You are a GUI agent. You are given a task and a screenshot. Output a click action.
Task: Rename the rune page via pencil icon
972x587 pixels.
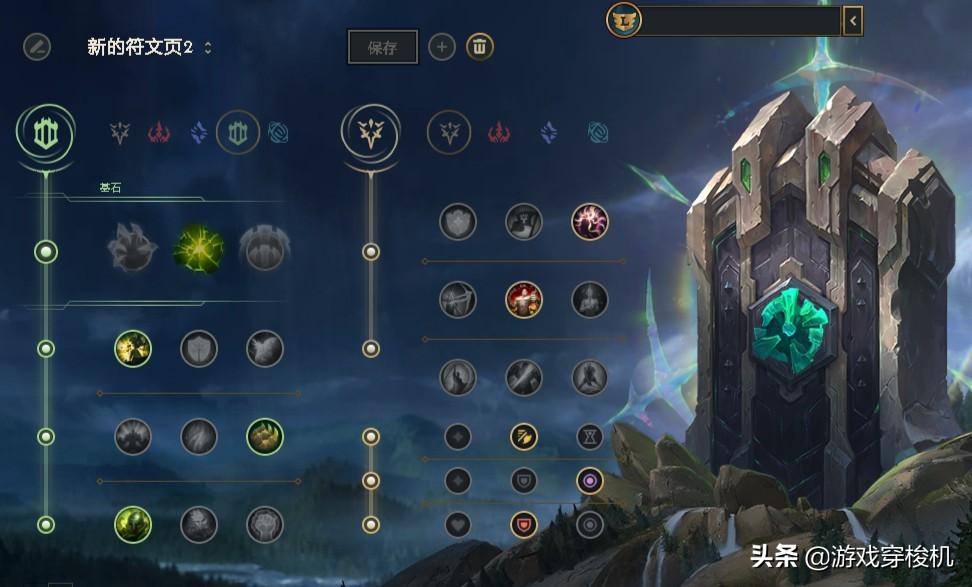click(37, 46)
